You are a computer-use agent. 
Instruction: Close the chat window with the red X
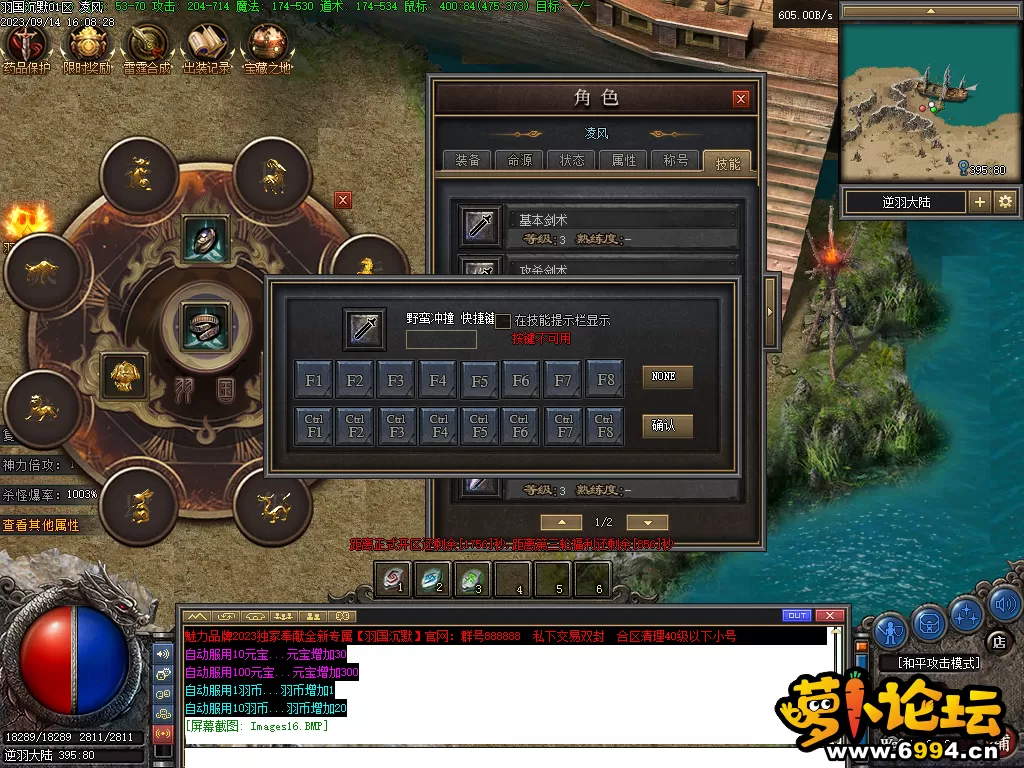tap(829, 615)
